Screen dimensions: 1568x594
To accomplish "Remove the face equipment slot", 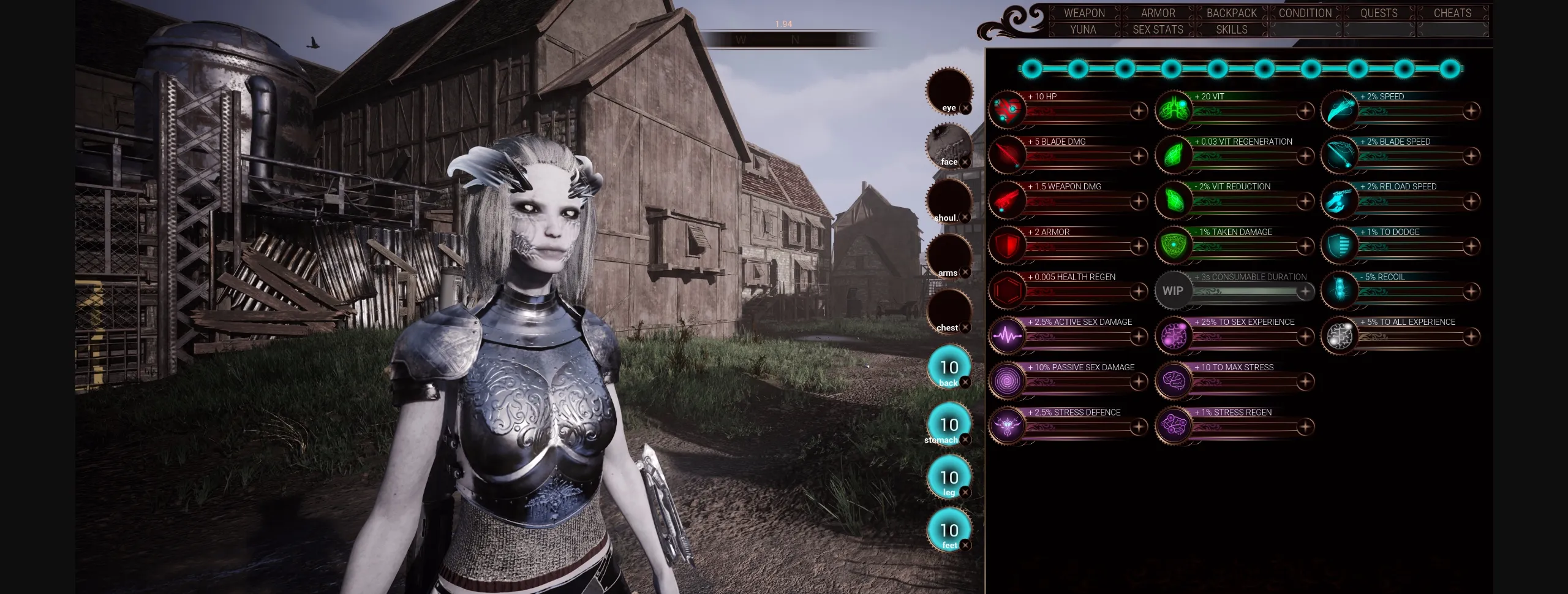I will tap(965, 161).
